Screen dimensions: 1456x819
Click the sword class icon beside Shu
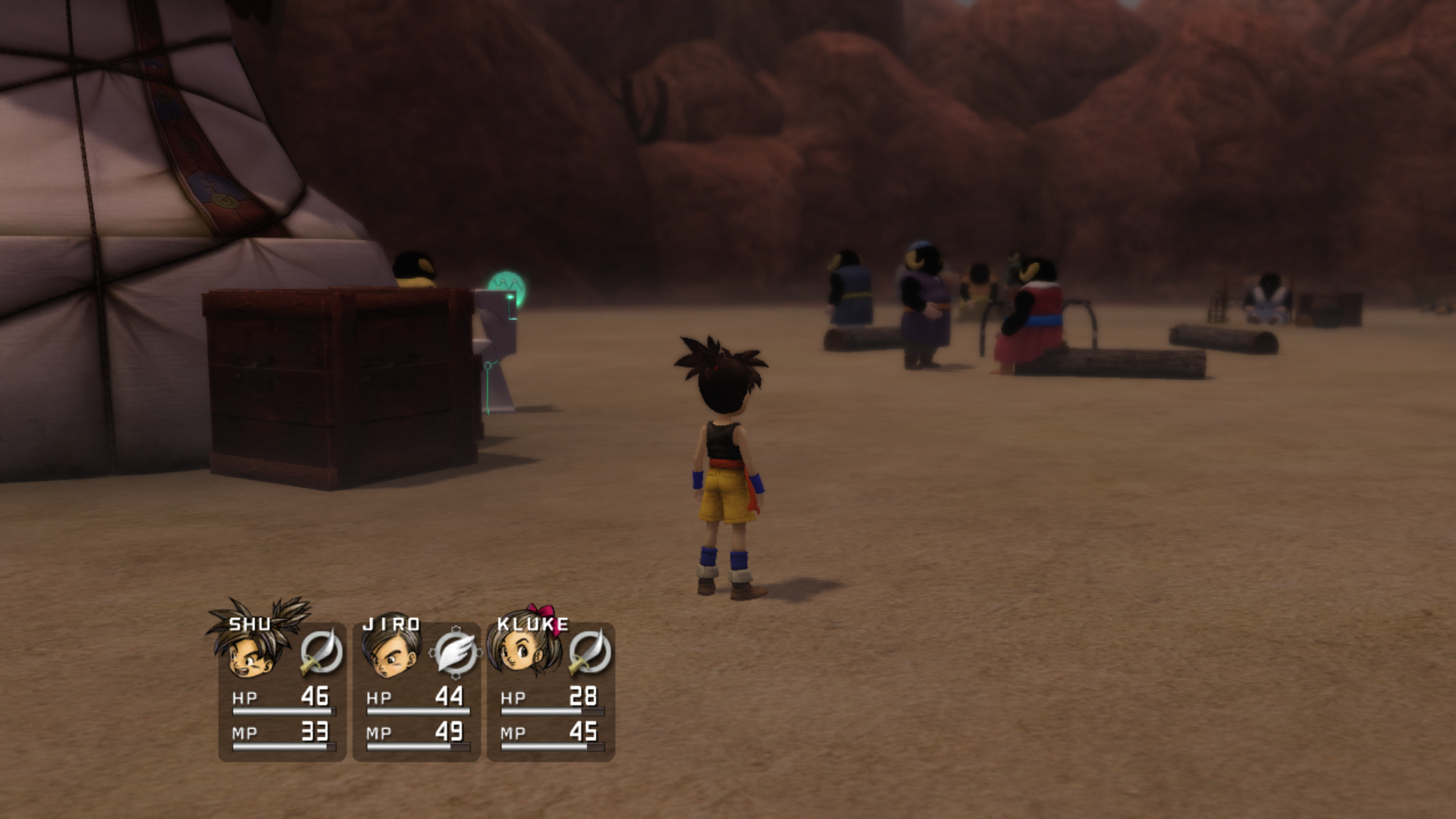point(321,652)
